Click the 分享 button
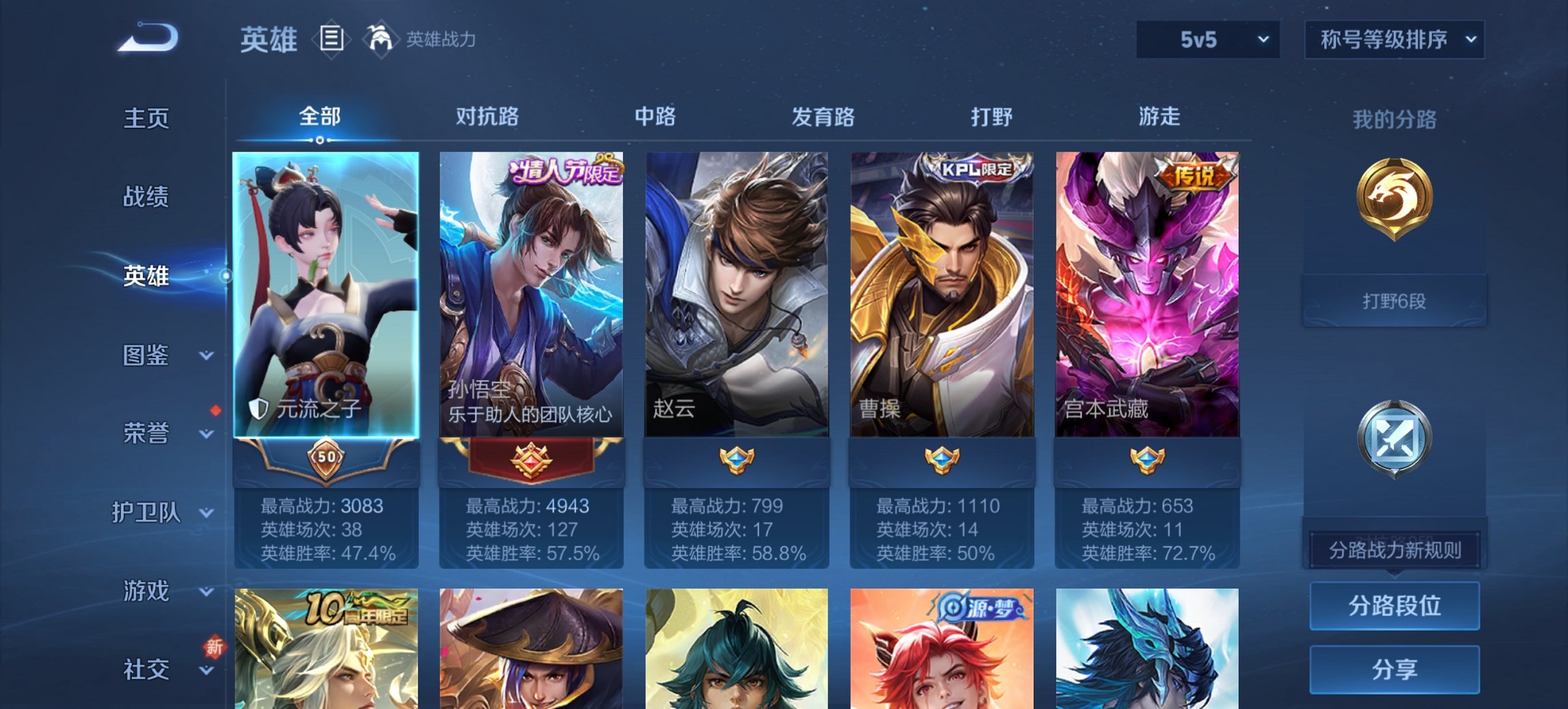Viewport: 1568px width, 709px height. coord(1394,671)
